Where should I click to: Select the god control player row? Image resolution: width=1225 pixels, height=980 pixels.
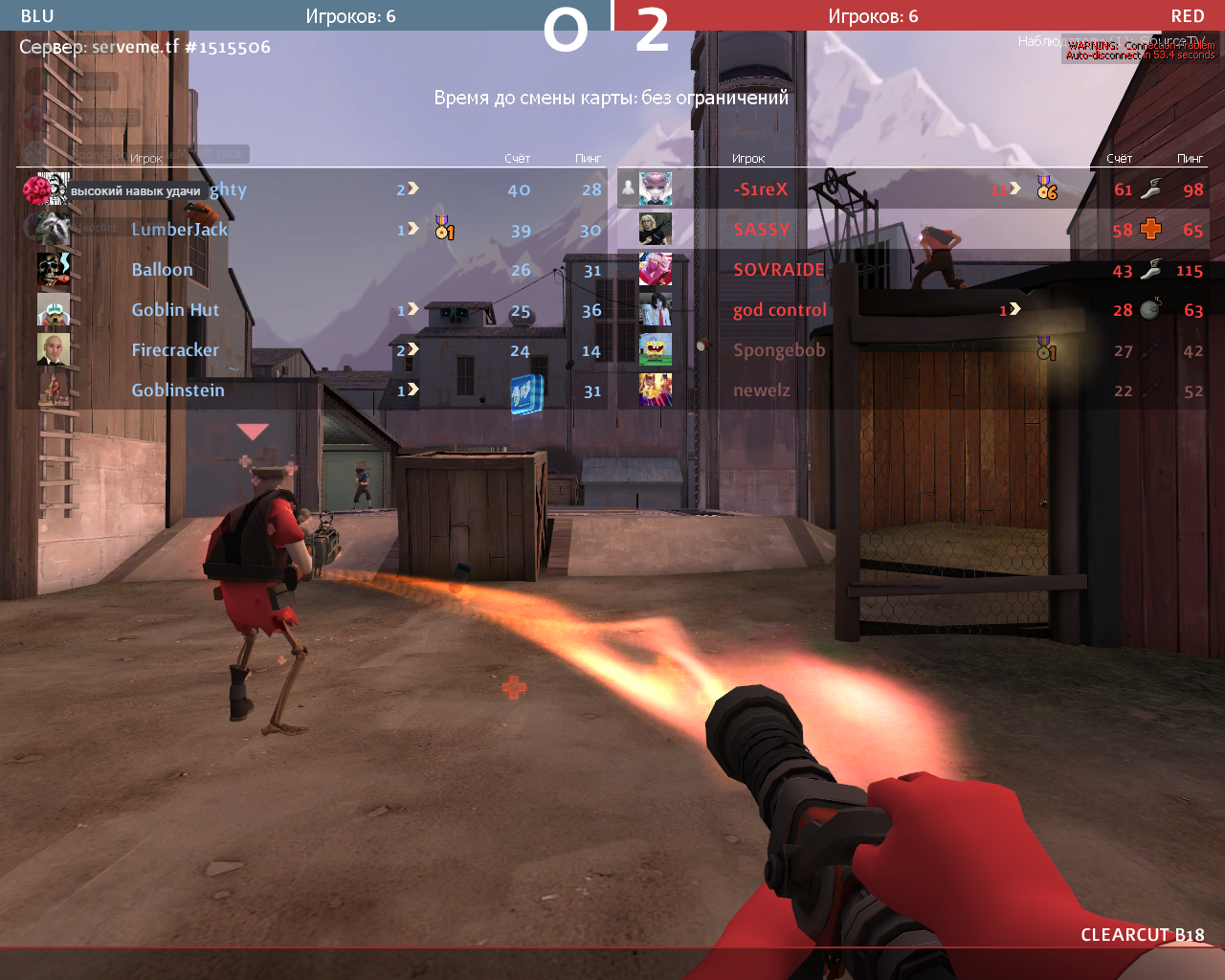pyautogui.click(x=780, y=310)
